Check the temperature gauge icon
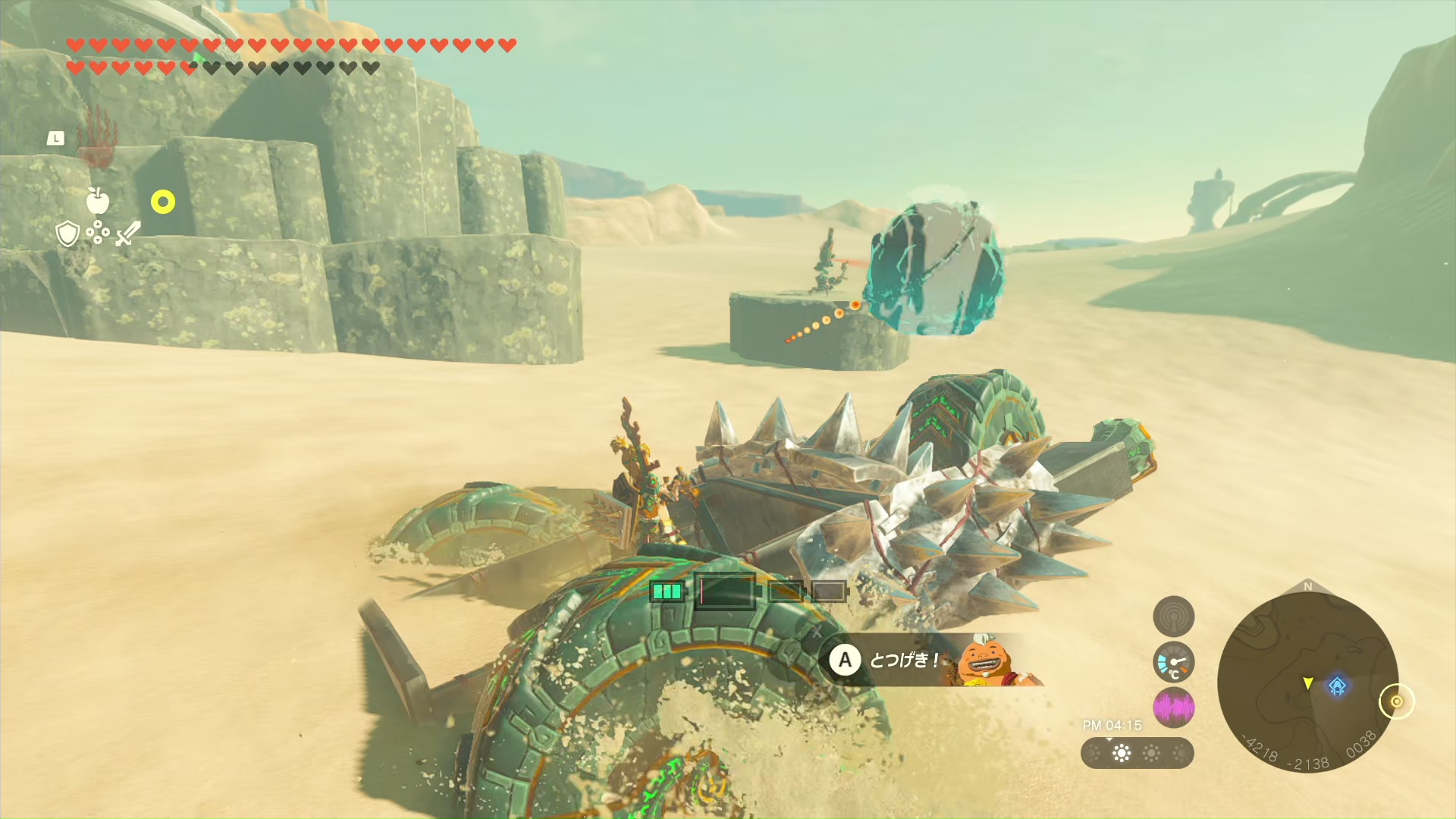The image size is (1456, 819). [x=1173, y=662]
